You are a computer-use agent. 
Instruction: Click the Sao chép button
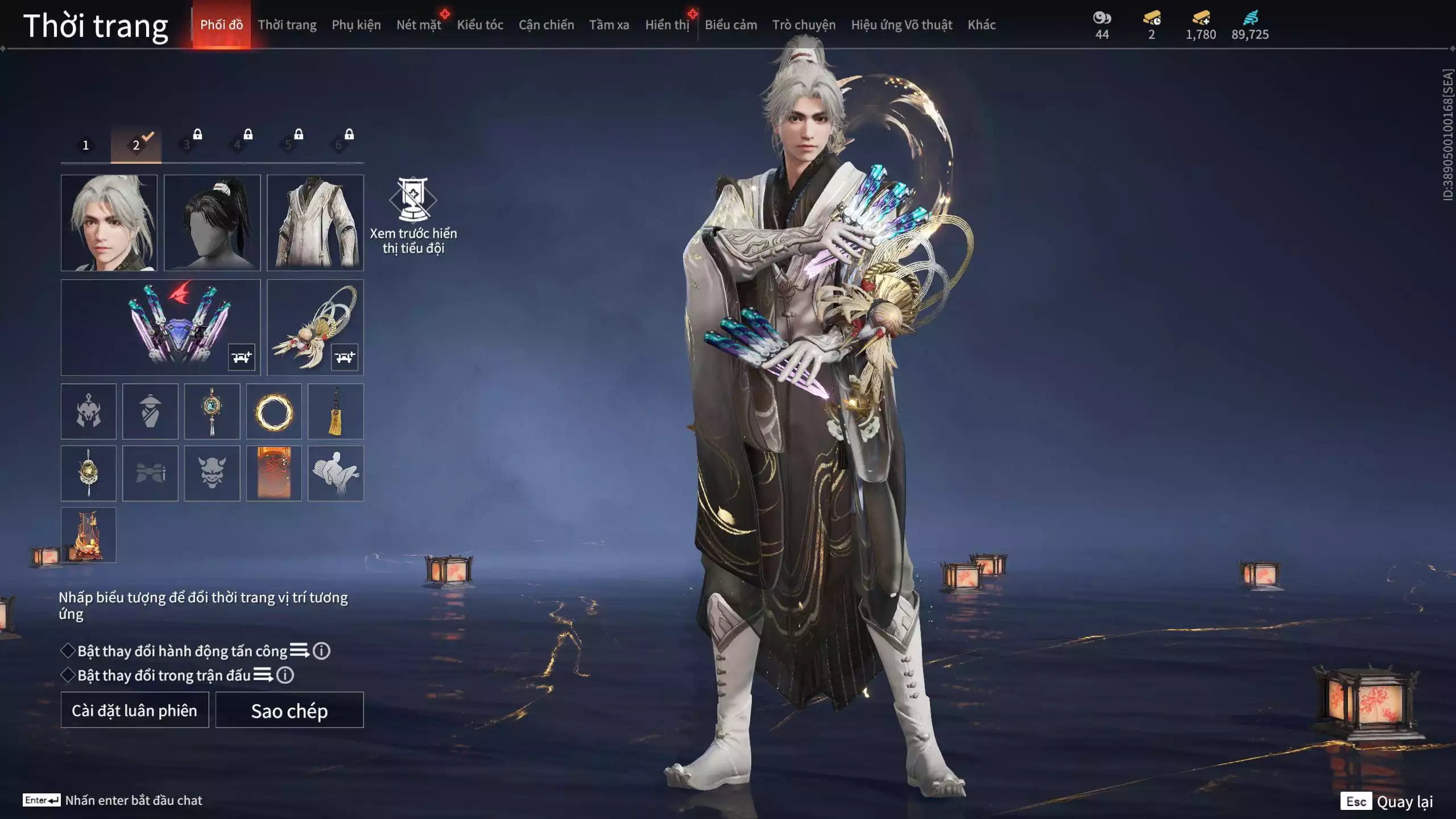(289, 710)
